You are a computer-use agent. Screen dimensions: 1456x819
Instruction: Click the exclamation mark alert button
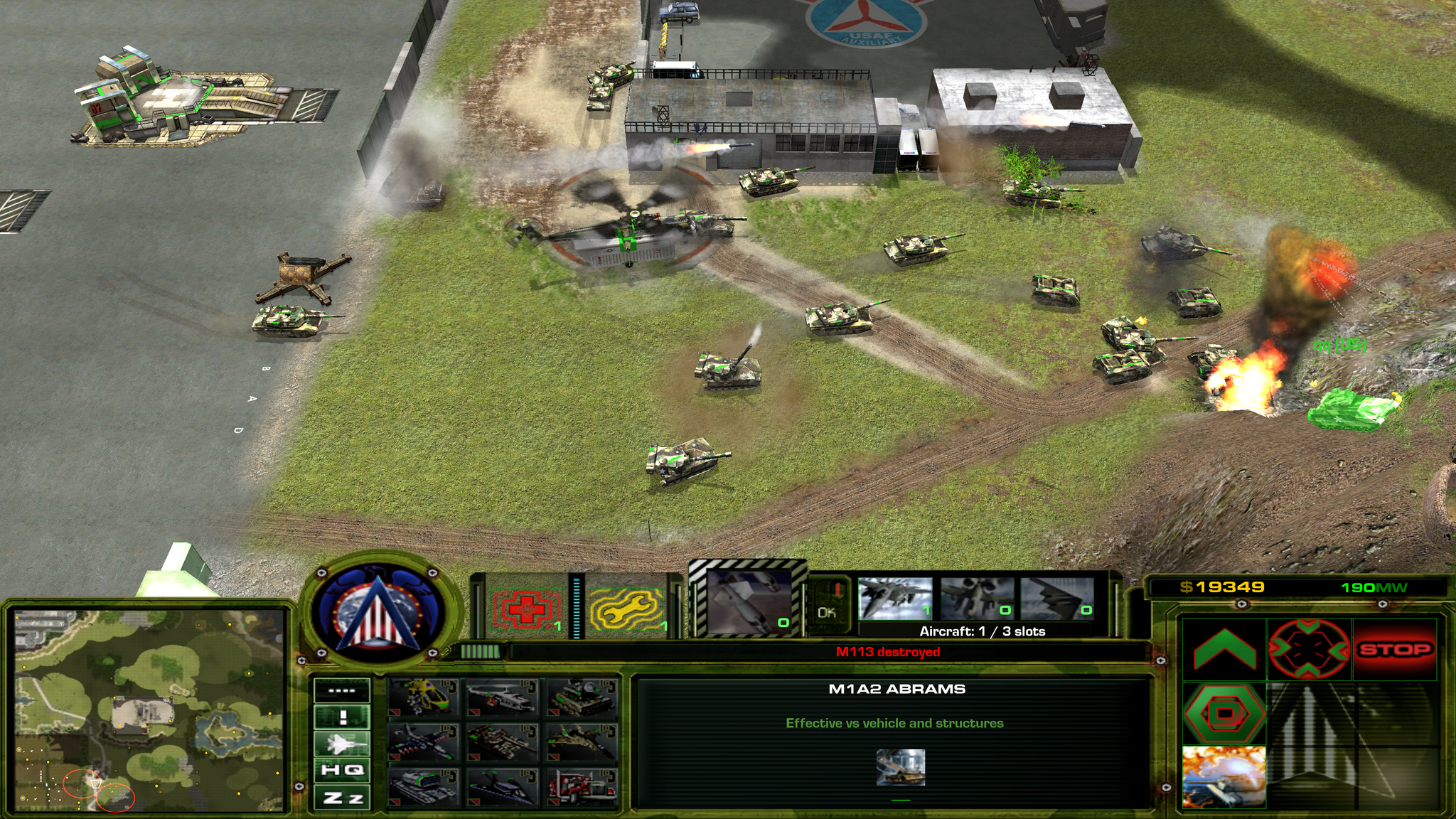(343, 717)
